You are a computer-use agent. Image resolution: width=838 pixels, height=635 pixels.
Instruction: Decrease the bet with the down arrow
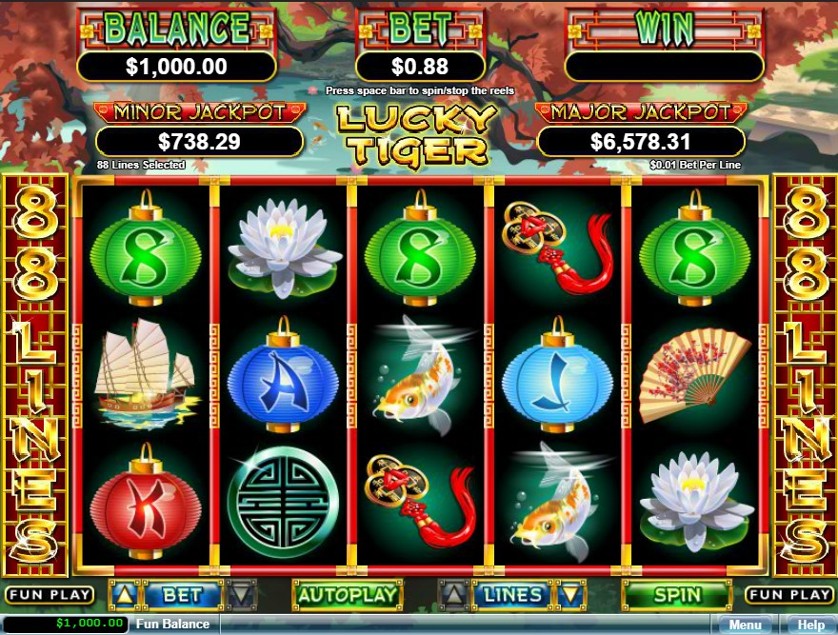click(x=242, y=594)
